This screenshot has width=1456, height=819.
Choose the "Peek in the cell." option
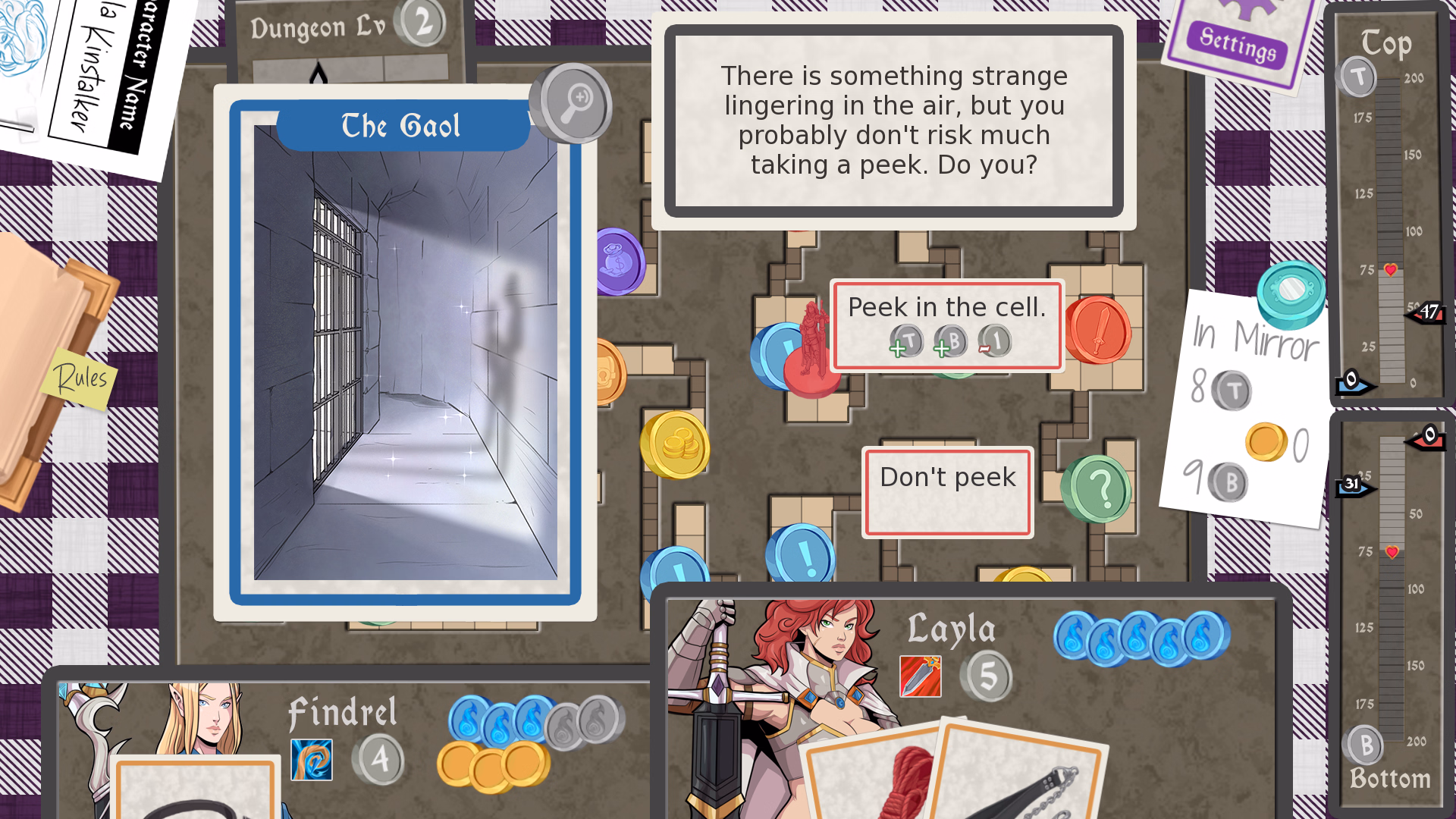pos(946,325)
